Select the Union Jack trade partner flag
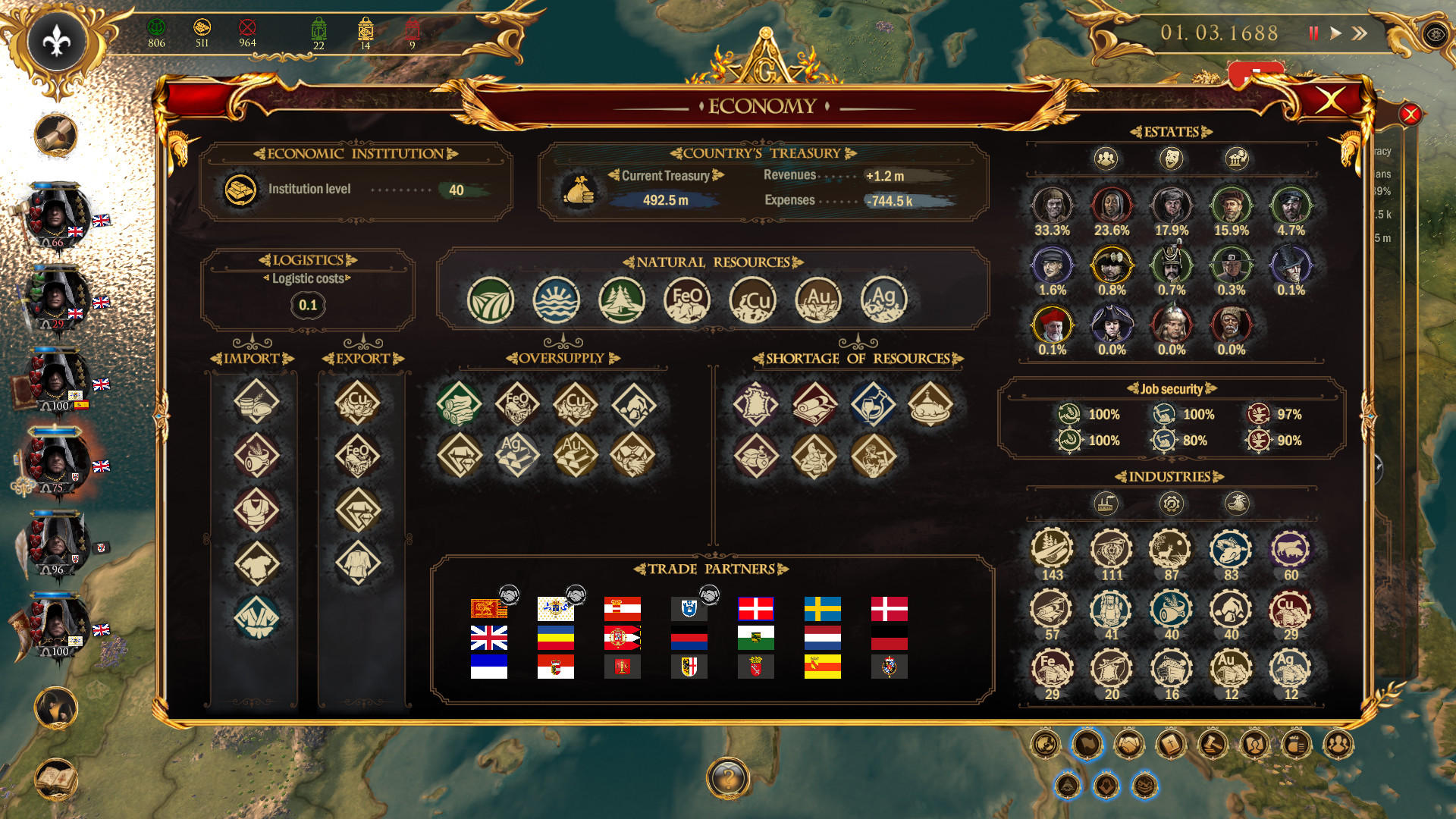The image size is (1456, 819). [x=489, y=638]
